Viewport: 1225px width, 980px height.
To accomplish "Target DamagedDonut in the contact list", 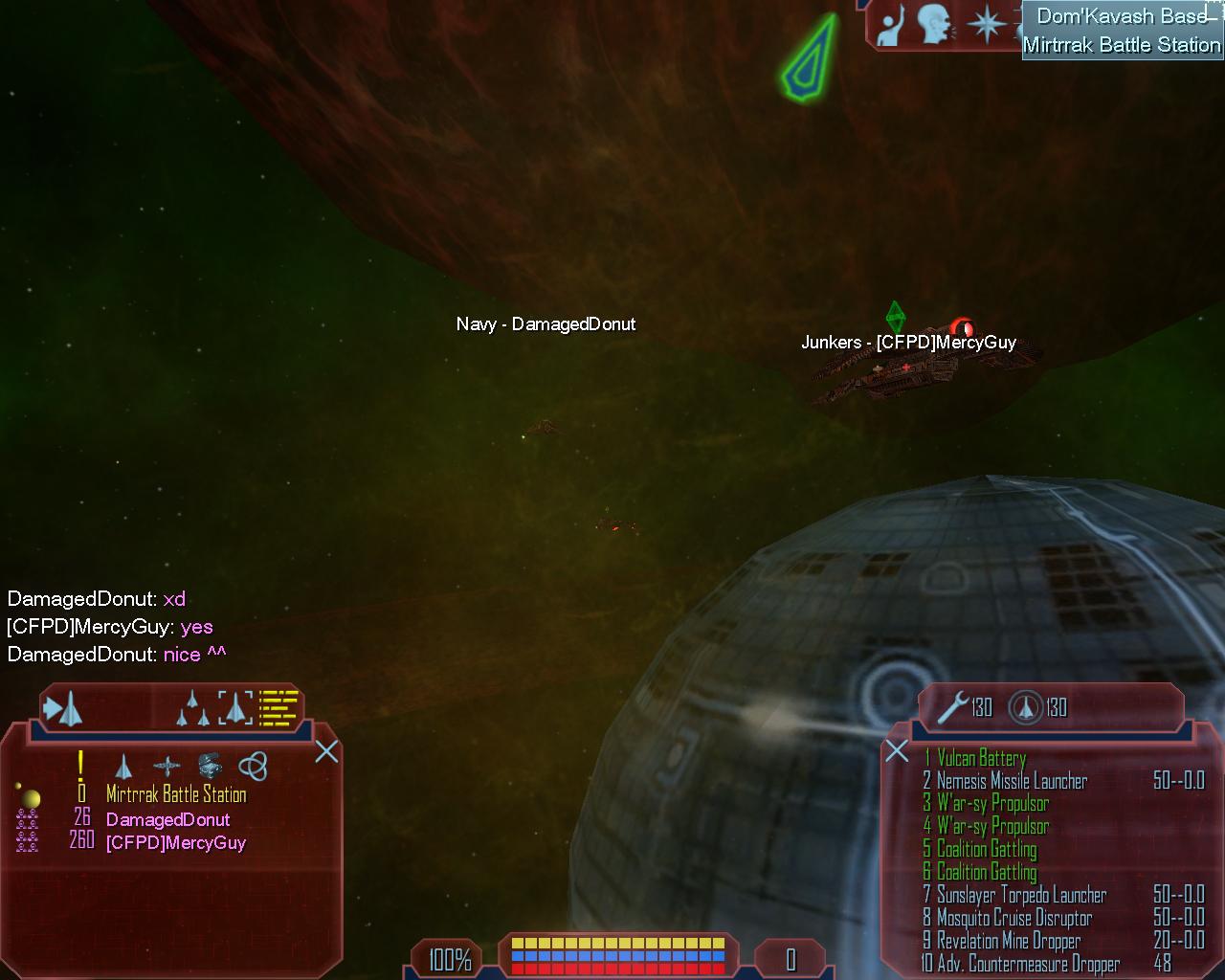I will (167, 819).
